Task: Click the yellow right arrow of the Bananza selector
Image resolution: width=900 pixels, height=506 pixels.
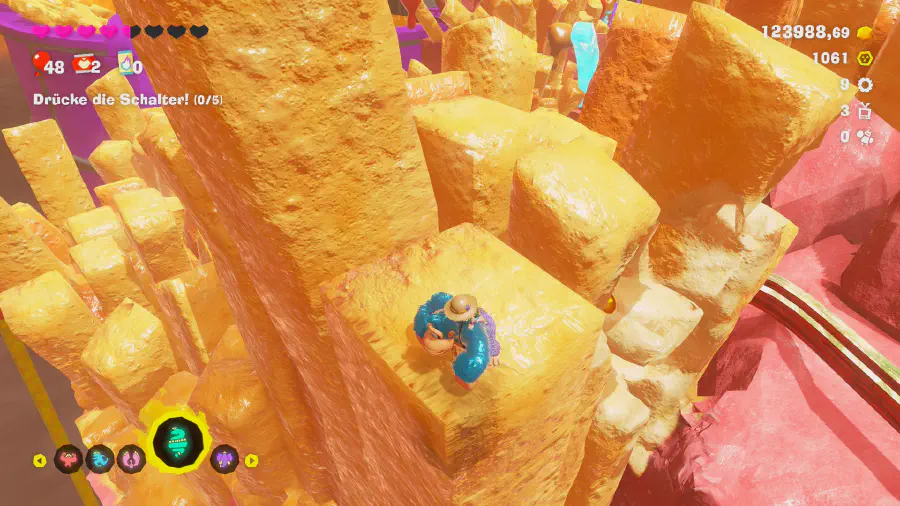Action: click(x=252, y=460)
